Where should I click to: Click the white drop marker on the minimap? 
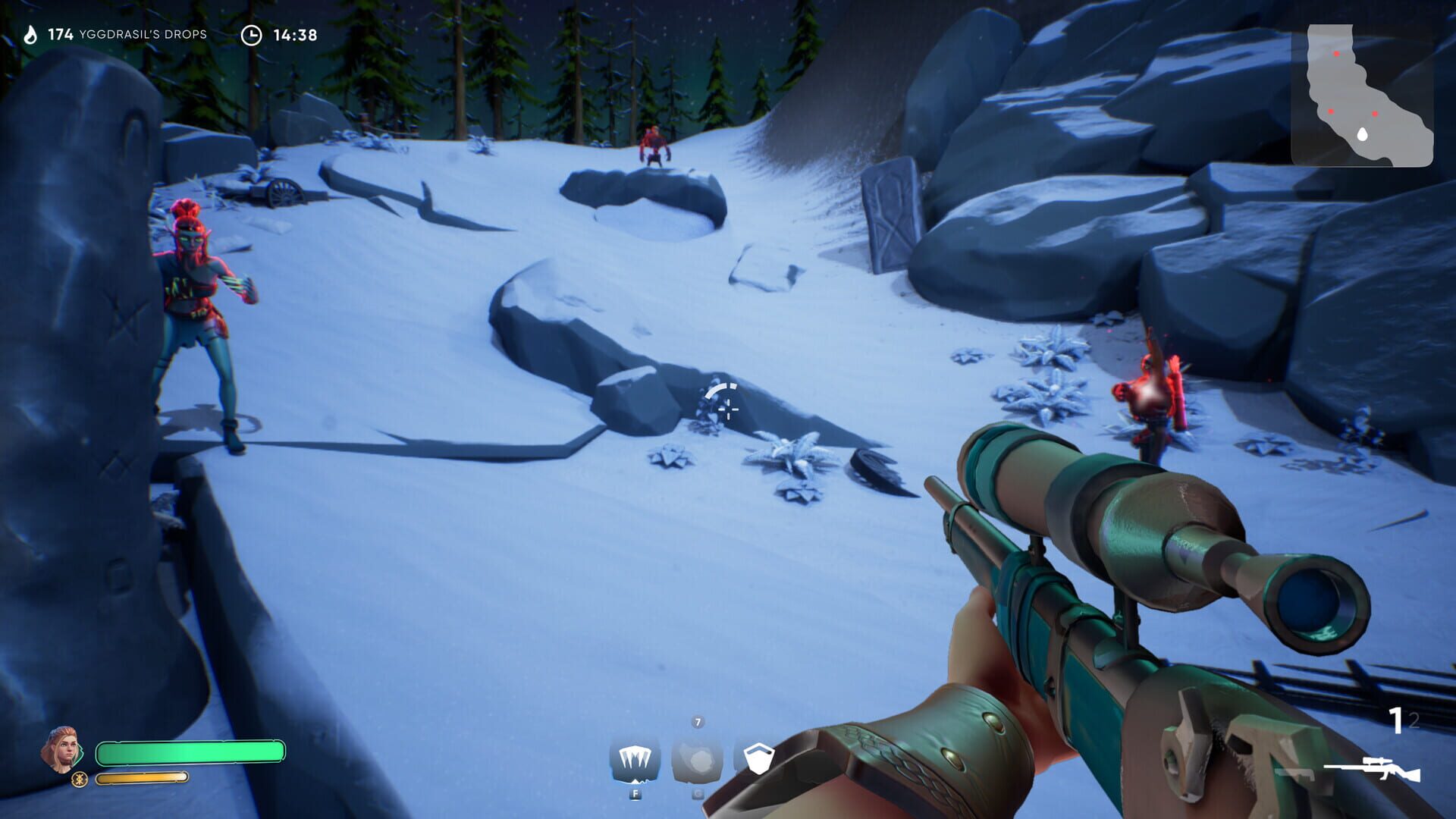tap(1363, 134)
